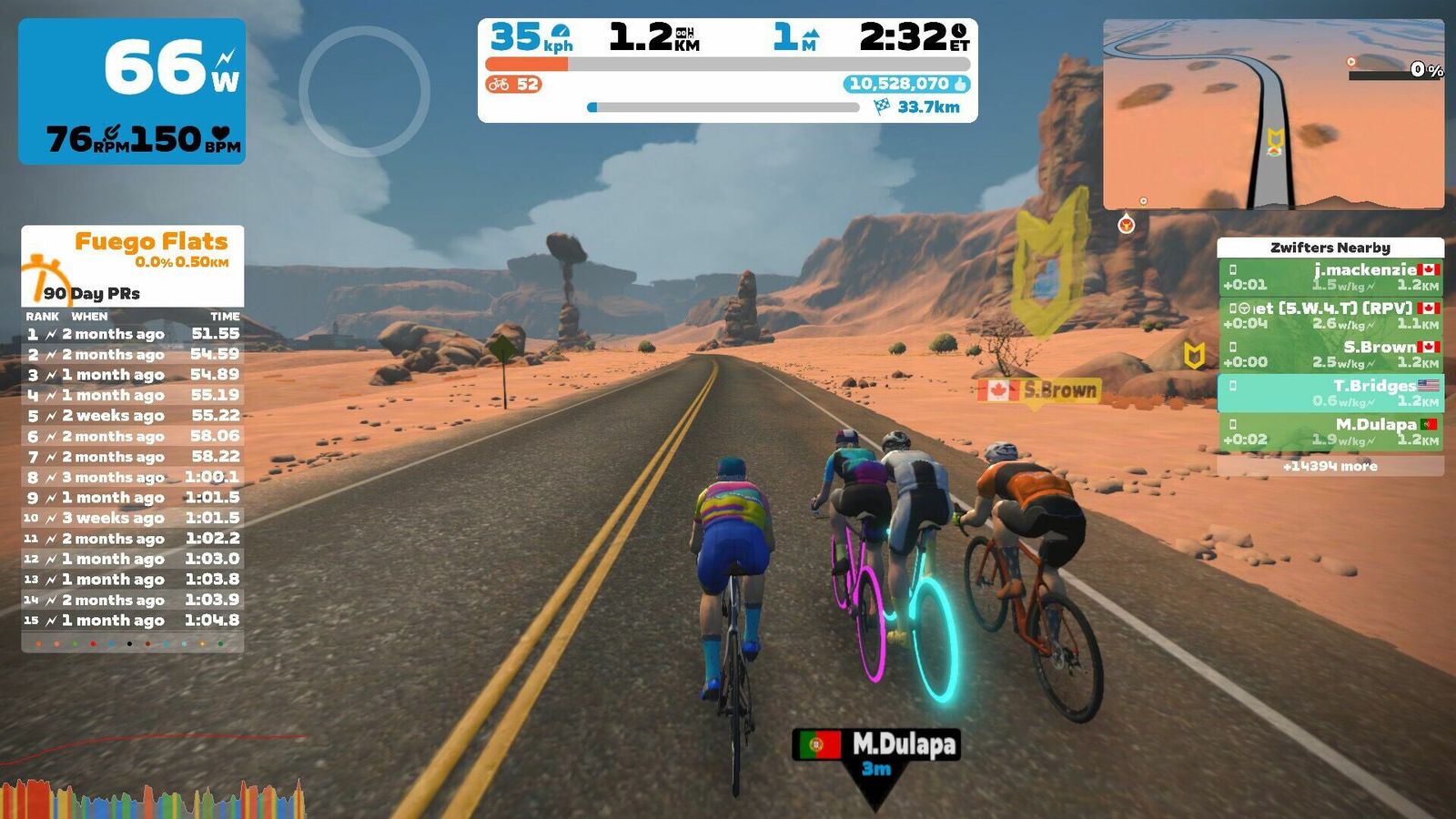This screenshot has height=819, width=1456.
Task: Select the (S.W.4.T) (RPV) rider row
Action: click(x=1330, y=315)
